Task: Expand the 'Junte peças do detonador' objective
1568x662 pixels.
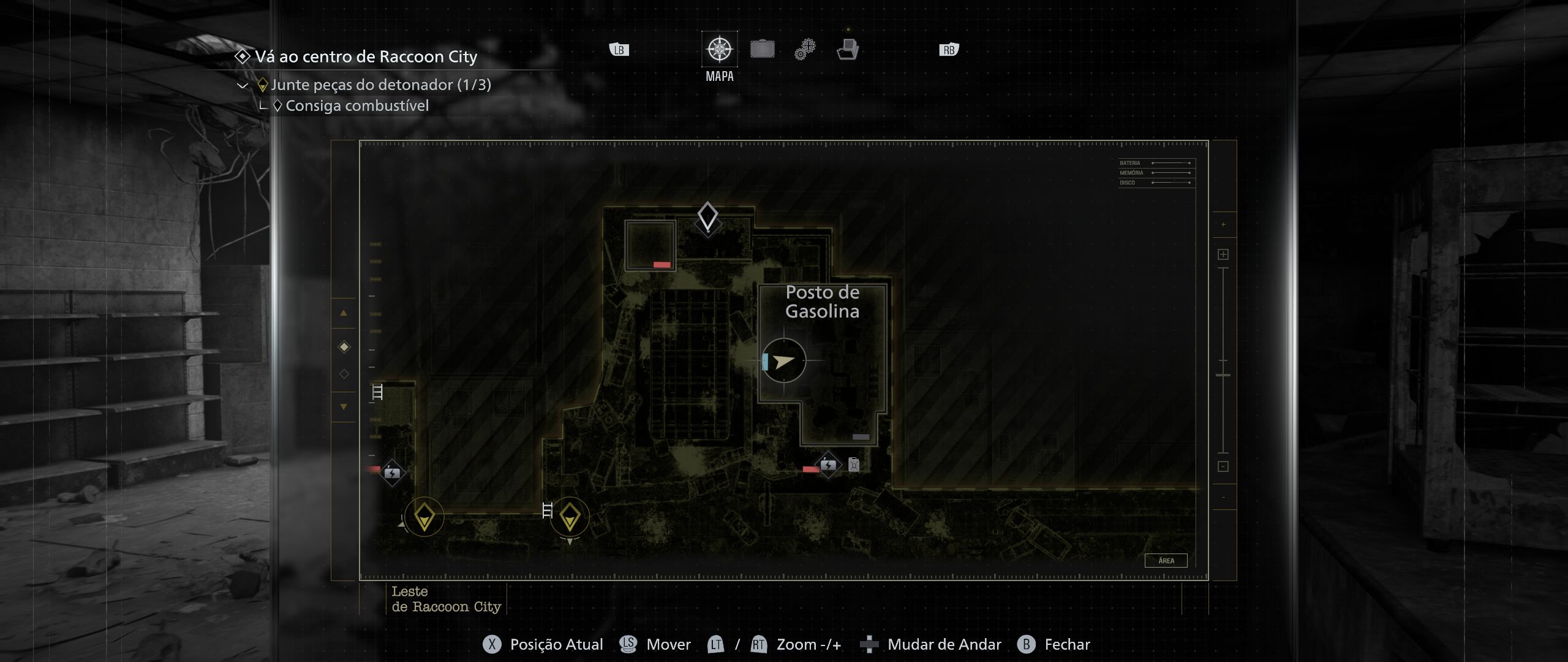Action: click(x=243, y=85)
